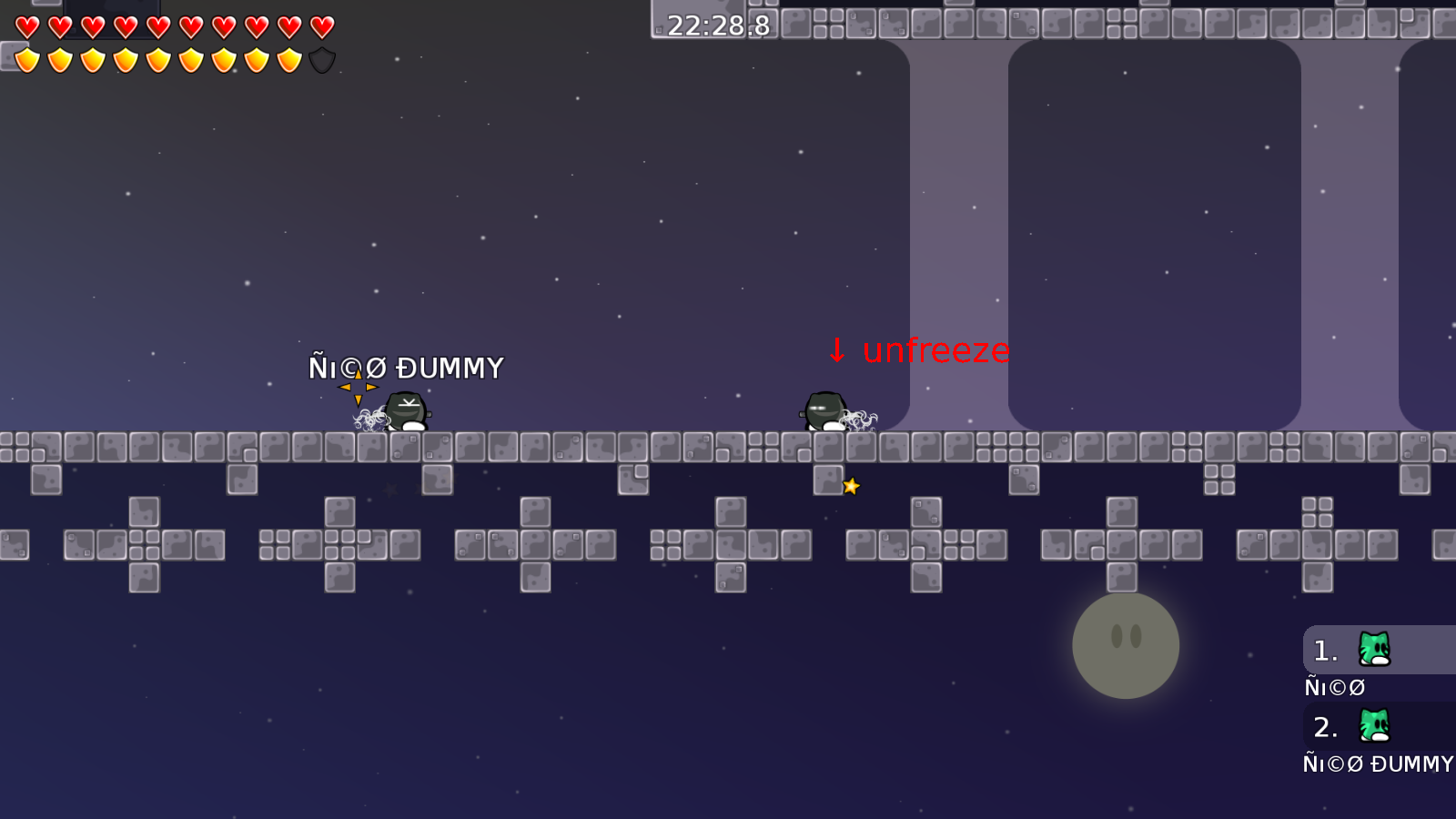Click the empty dark shield icon
Screen dimensions: 1456x819
(x=320, y=61)
